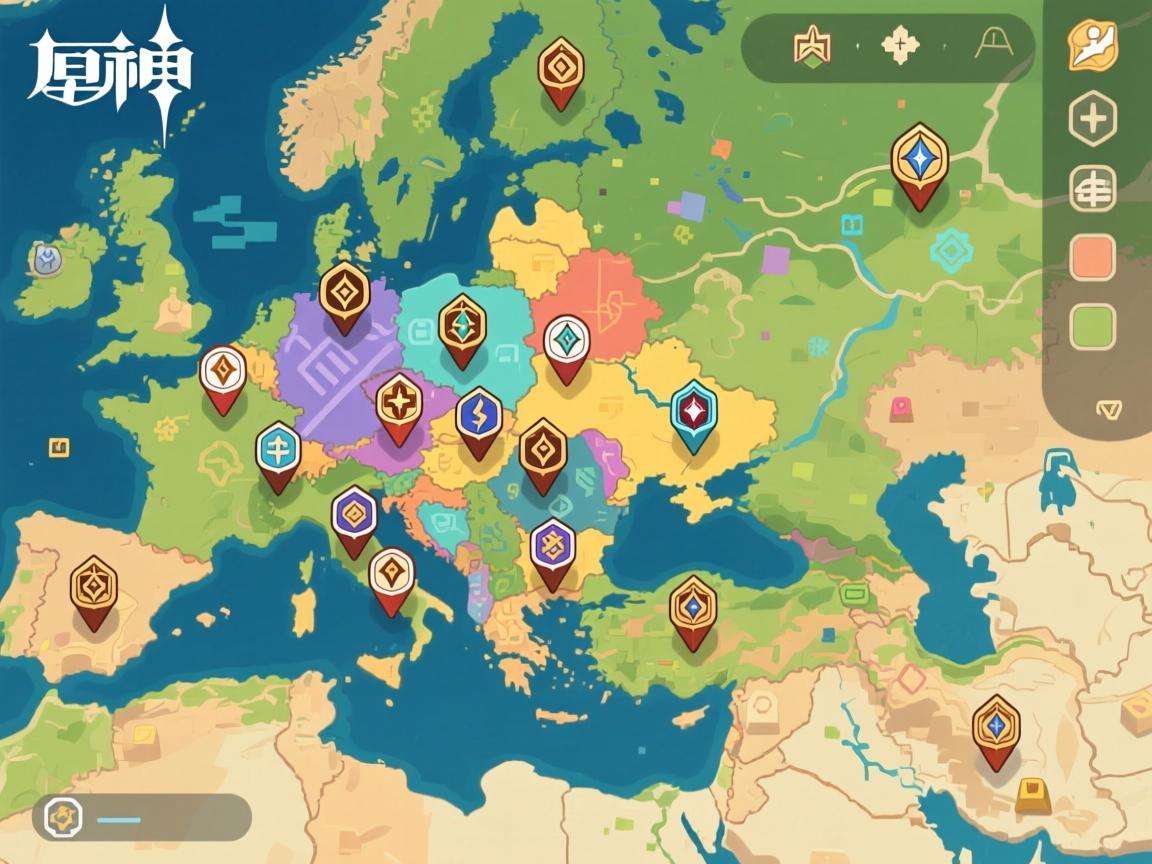Toggle the striped circle icon in side panel

1092,189
